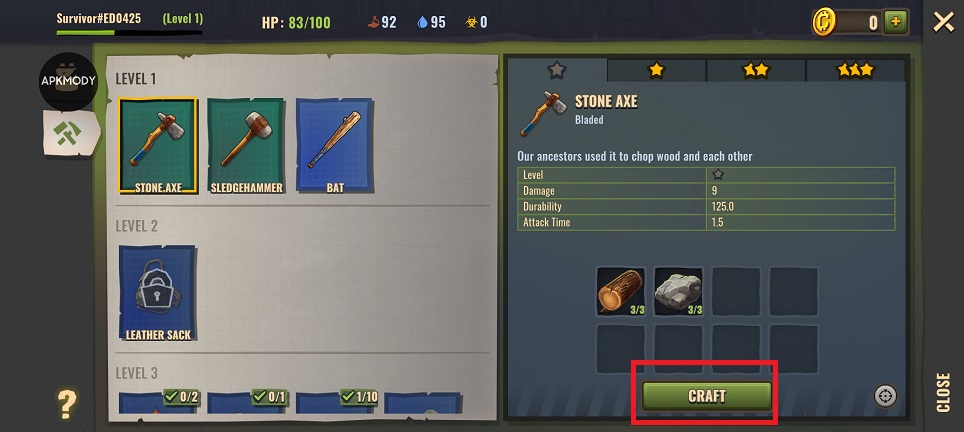Craft the Stone Axe

click(707, 395)
